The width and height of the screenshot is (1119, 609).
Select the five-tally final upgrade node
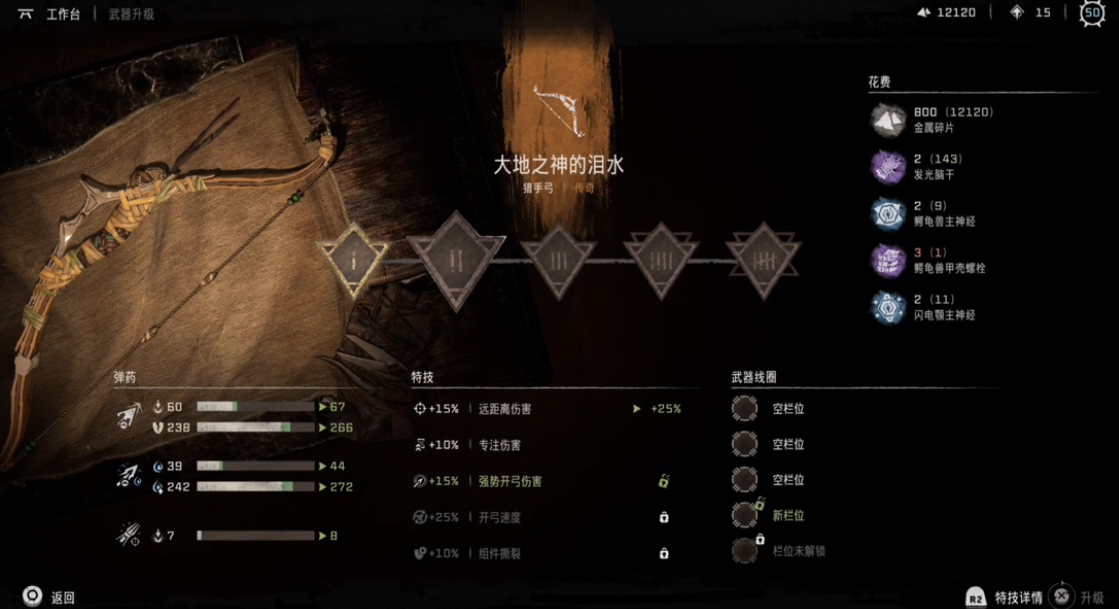click(763, 260)
